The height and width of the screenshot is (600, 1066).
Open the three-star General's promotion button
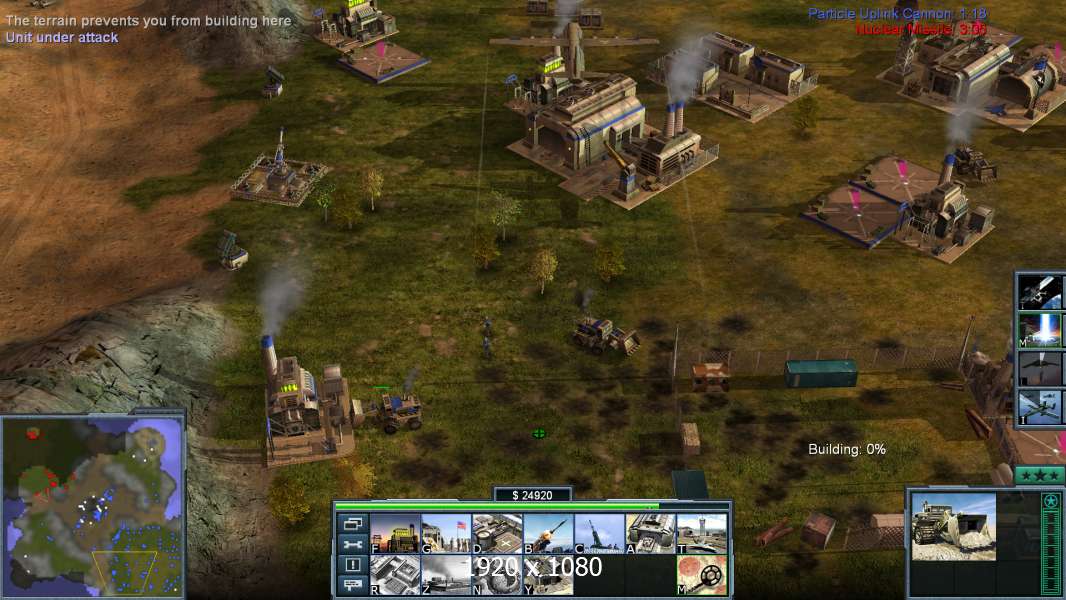tap(1039, 474)
